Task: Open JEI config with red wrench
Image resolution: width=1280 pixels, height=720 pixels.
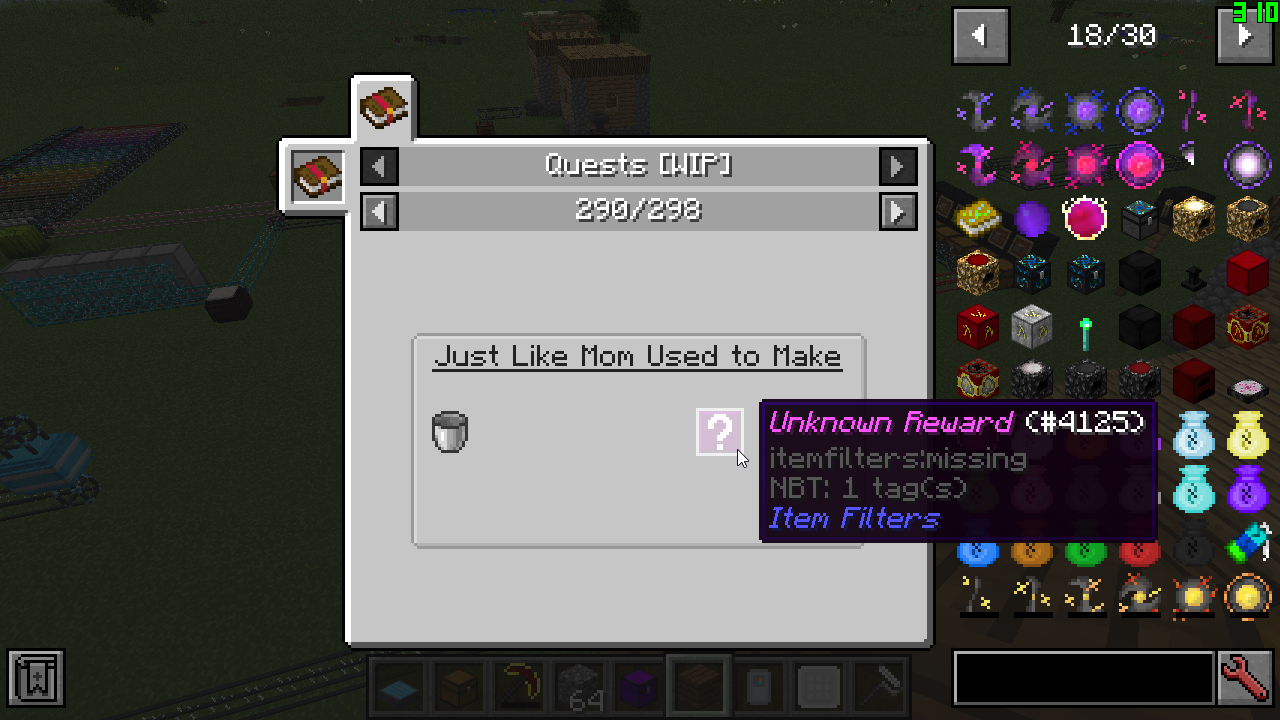Action: (x=1246, y=679)
